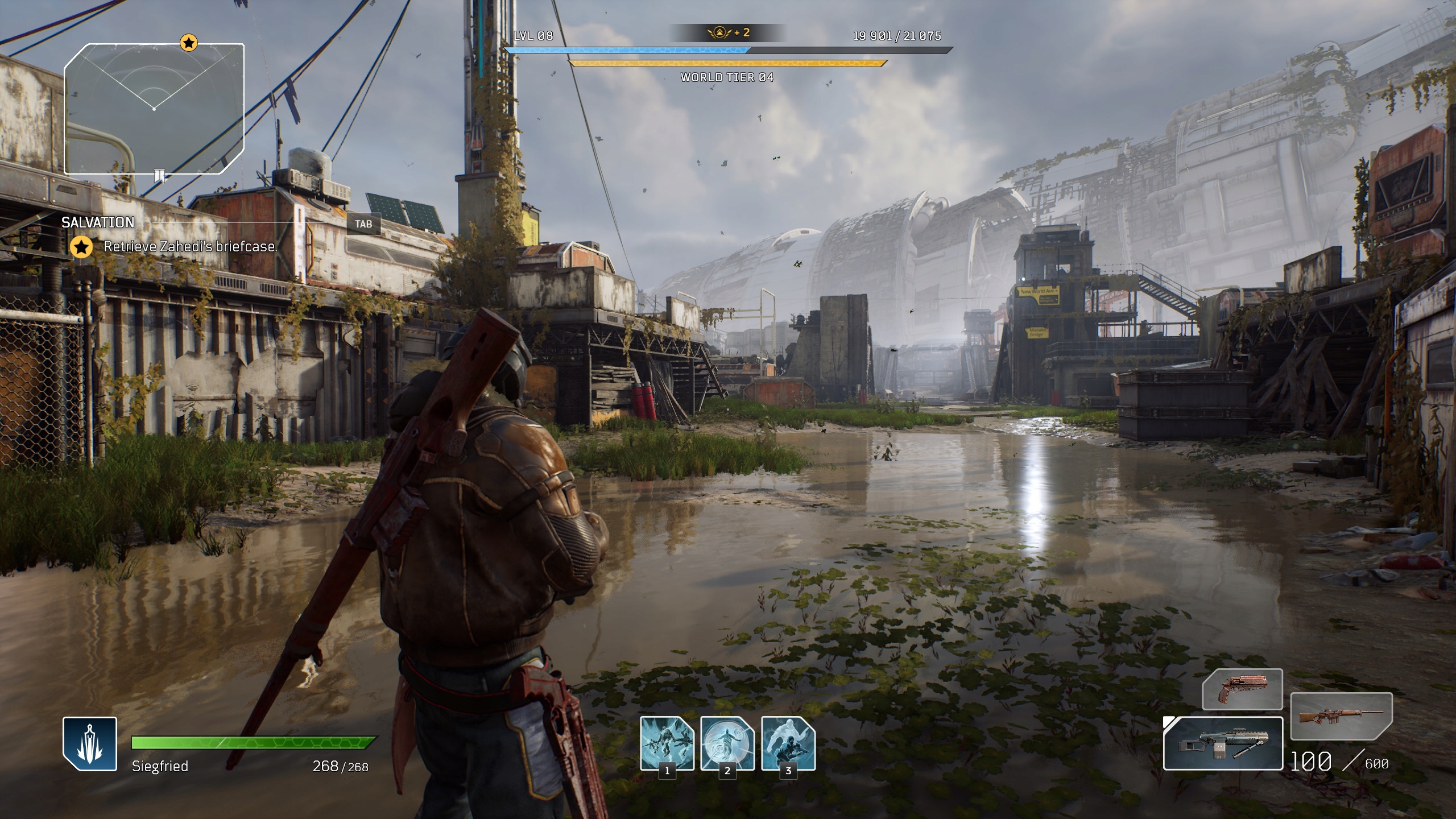The height and width of the screenshot is (819, 1456).
Task: Click inside the minimap in the top-left corner
Action: click(x=154, y=108)
